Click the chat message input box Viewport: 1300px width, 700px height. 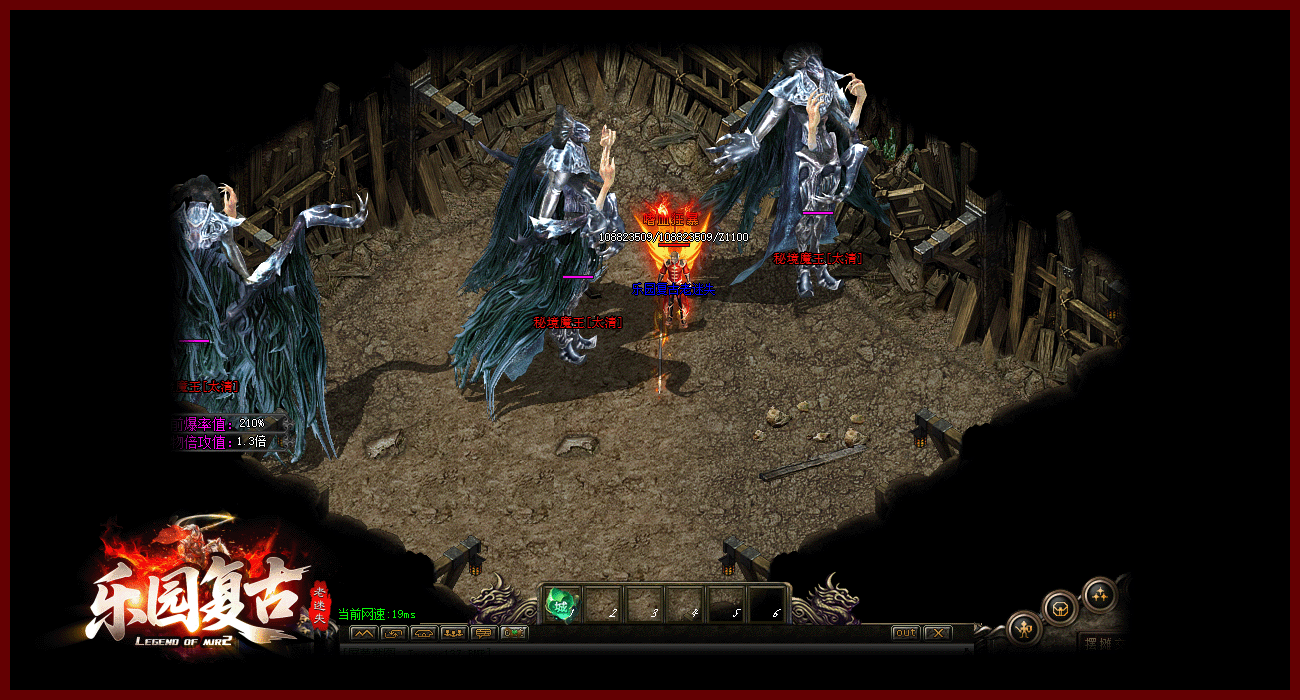tap(650, 650)
